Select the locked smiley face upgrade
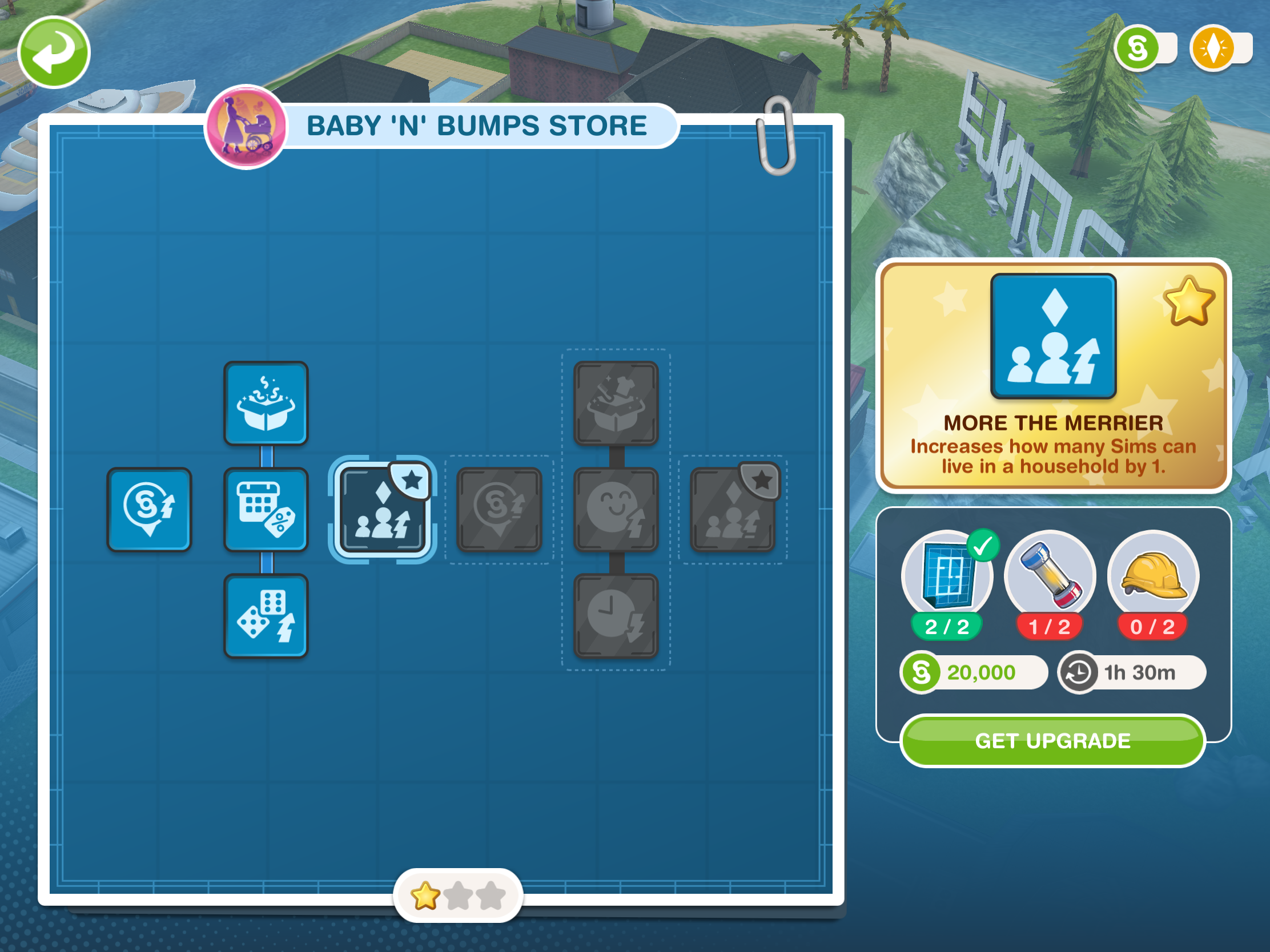This screenshot has width=1270, height=952. click(616, 510)
